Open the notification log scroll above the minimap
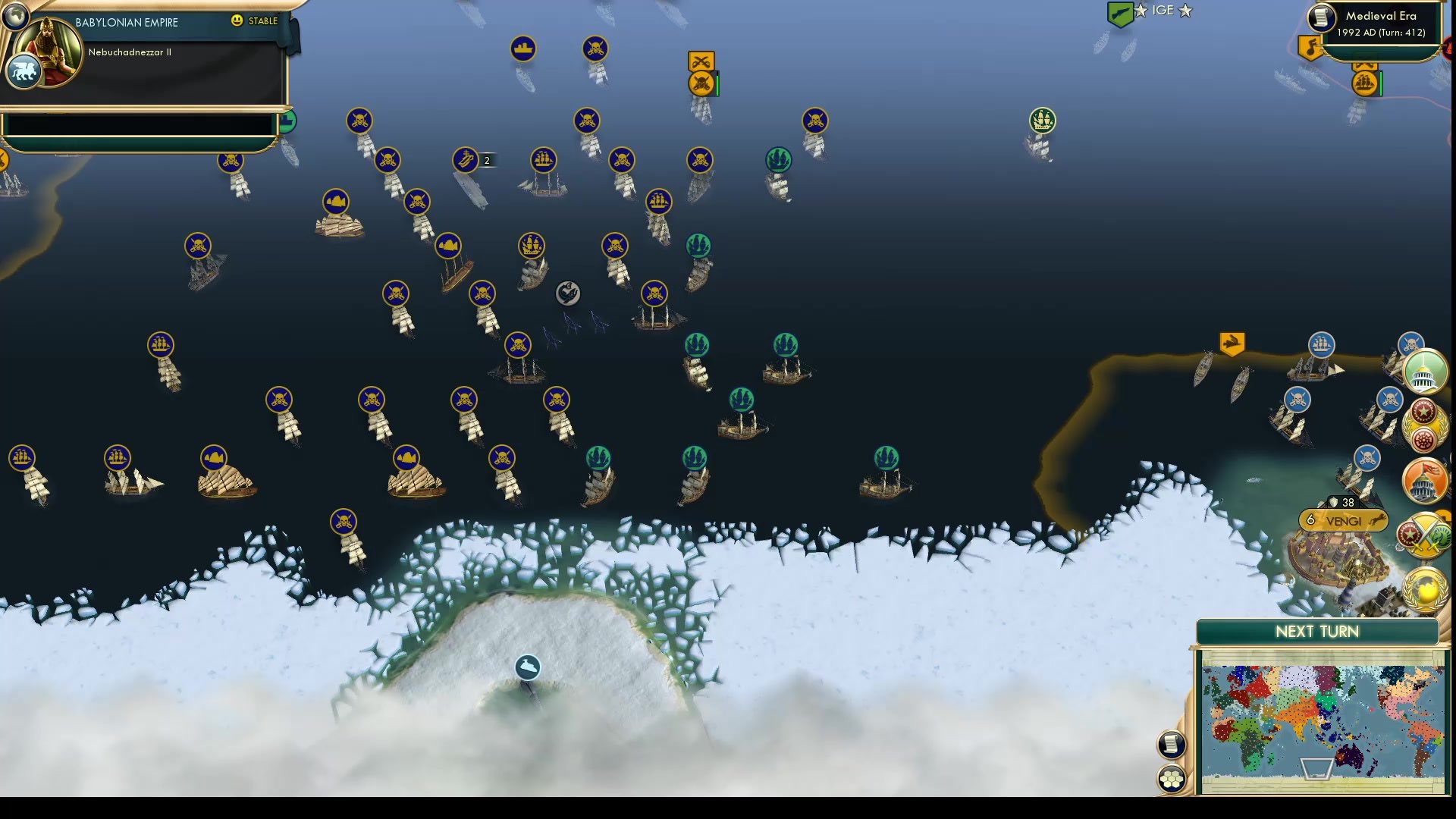This screenshot has height=819, width=1456. [x=1172, y=743]
